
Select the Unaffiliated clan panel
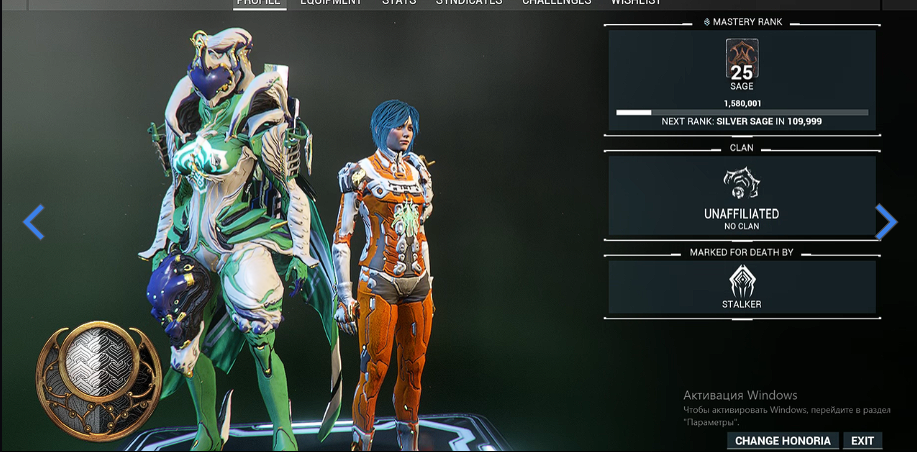tap(742, 195)
